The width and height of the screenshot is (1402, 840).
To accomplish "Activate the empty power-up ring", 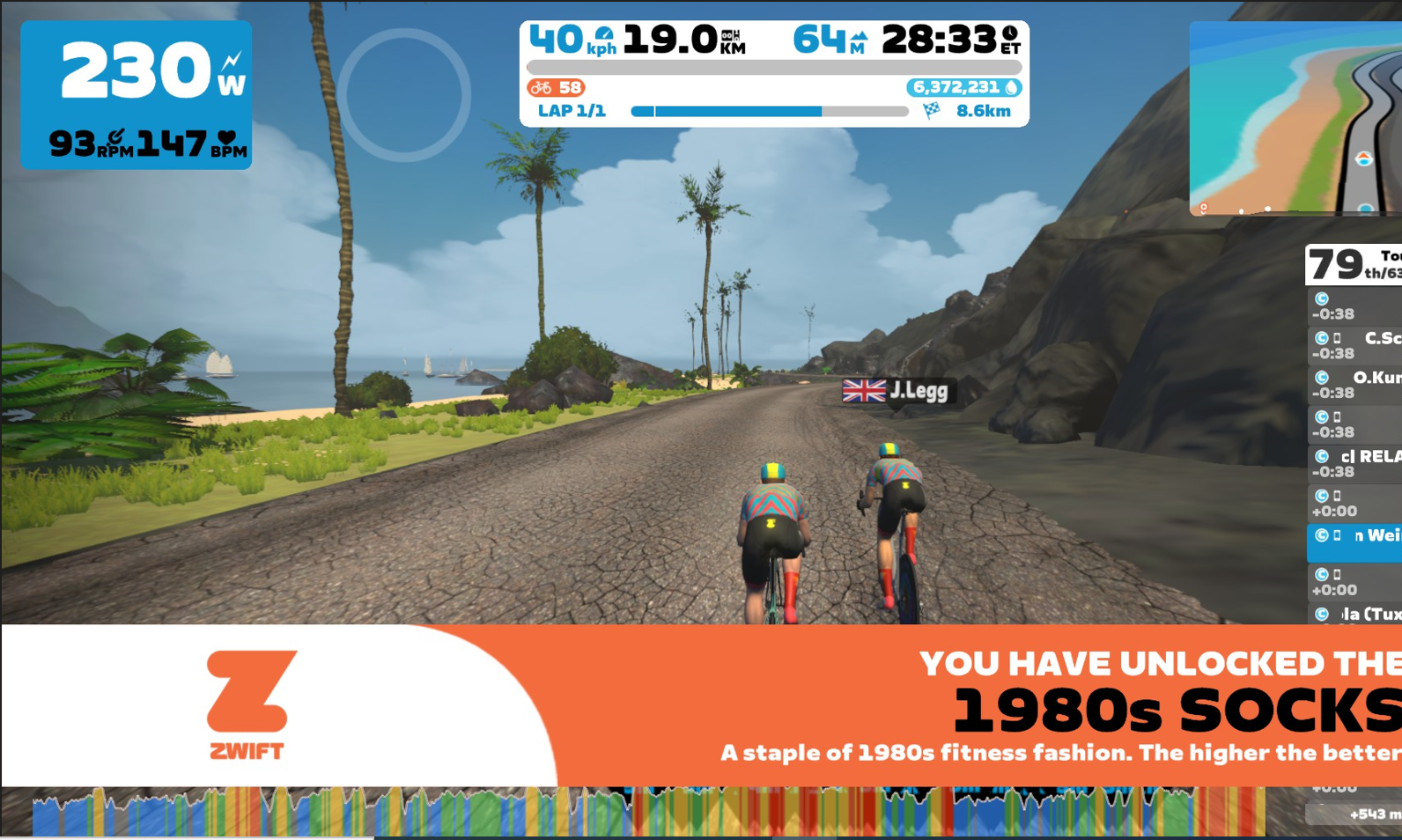I will (x=404, y=95).
